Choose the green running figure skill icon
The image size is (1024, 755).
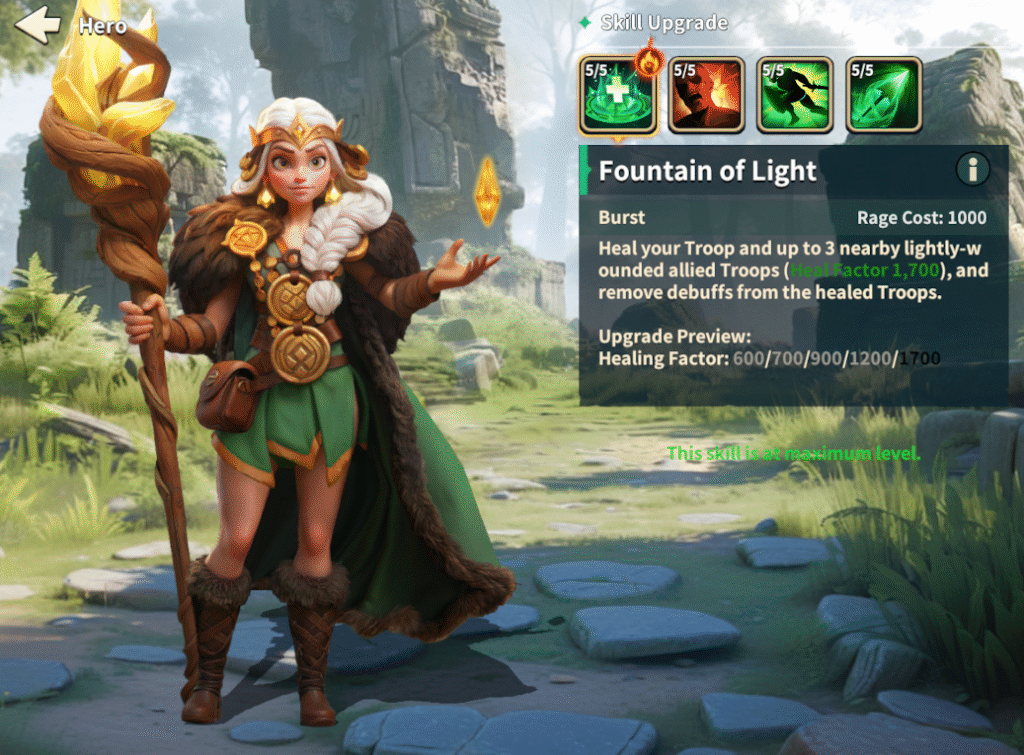pos(795,95)
